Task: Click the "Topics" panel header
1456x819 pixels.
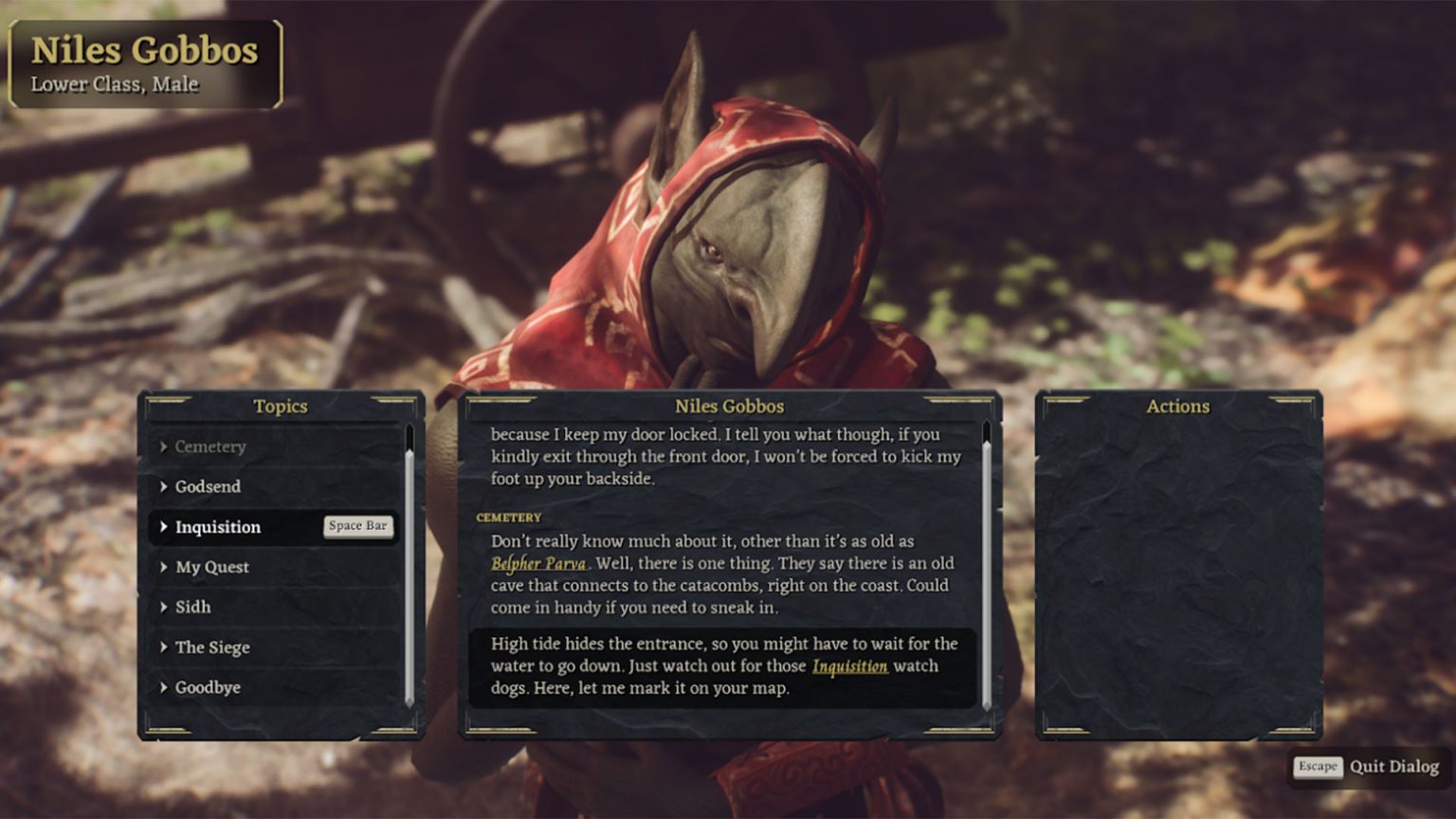Action: click(280, 406)
